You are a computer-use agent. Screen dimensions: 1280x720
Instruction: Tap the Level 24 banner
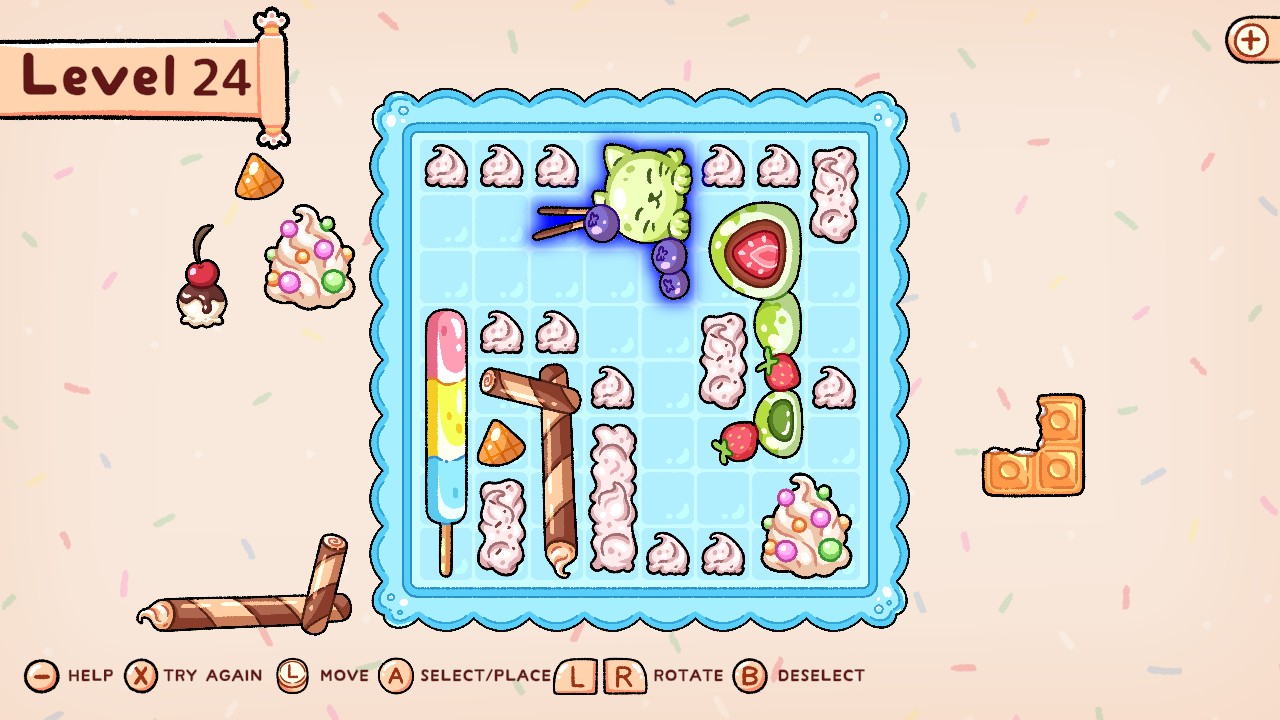coord(130,75)
